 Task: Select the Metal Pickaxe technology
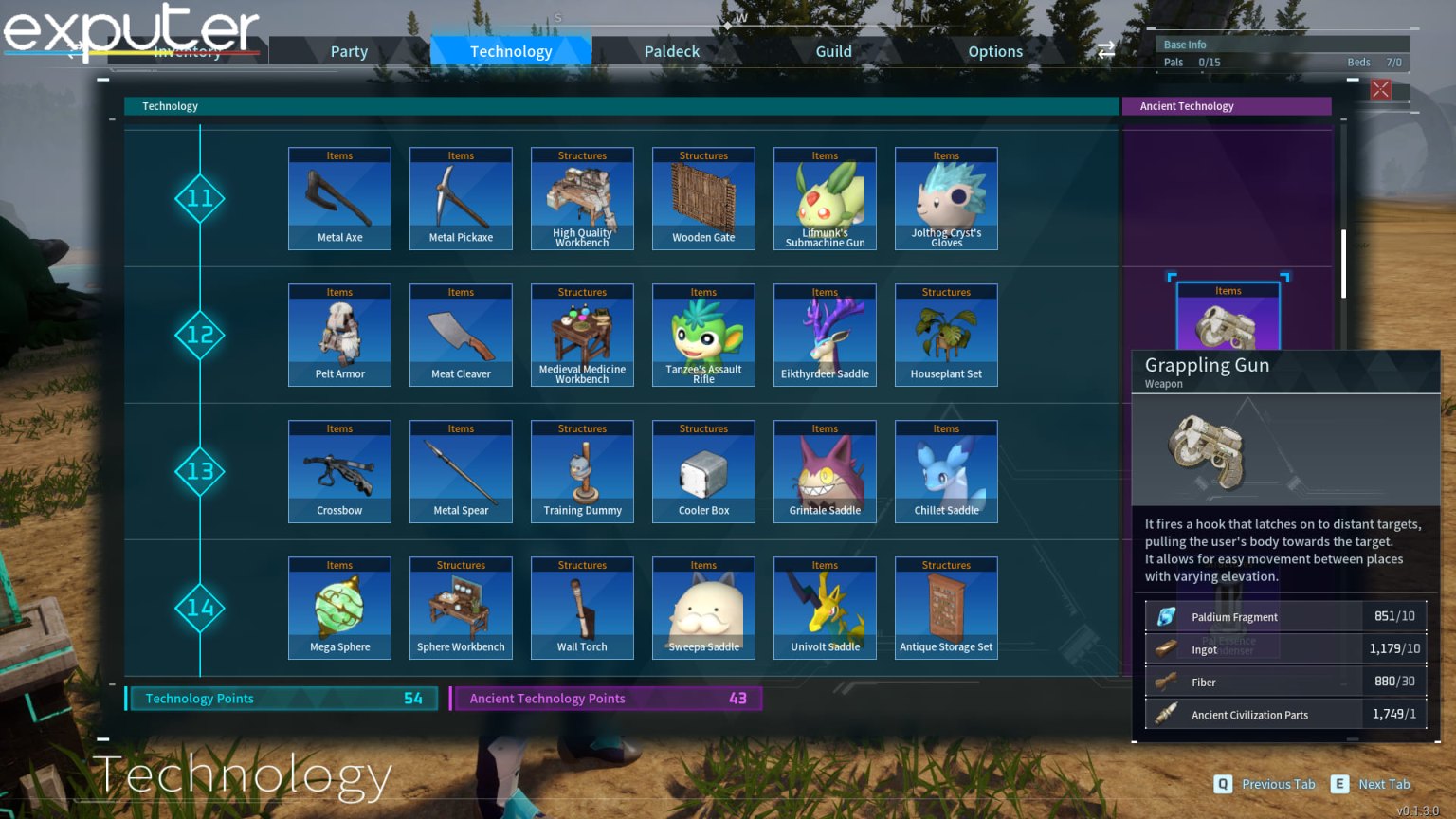point(461,198)
